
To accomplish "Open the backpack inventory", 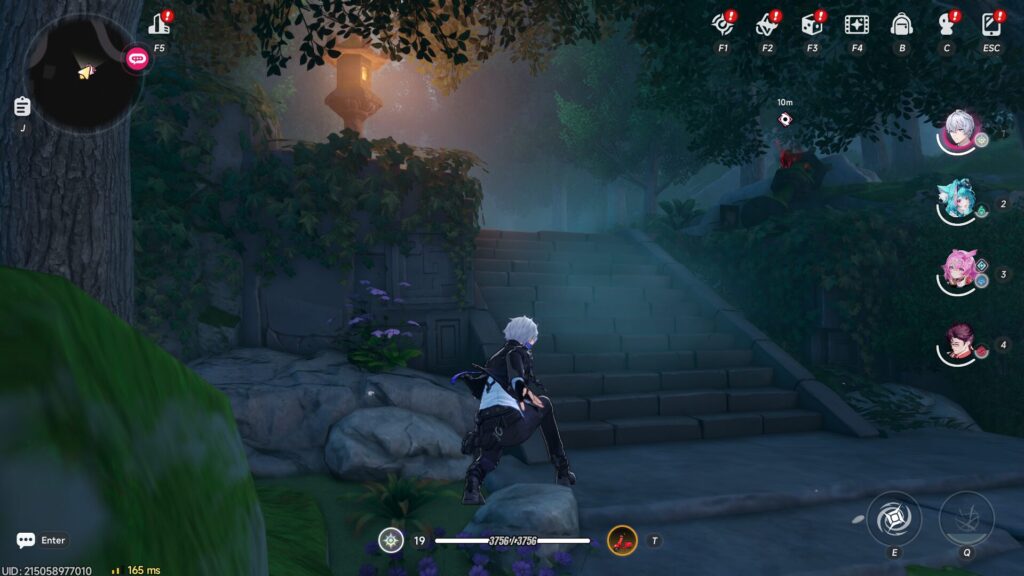I will coord(901,24).
